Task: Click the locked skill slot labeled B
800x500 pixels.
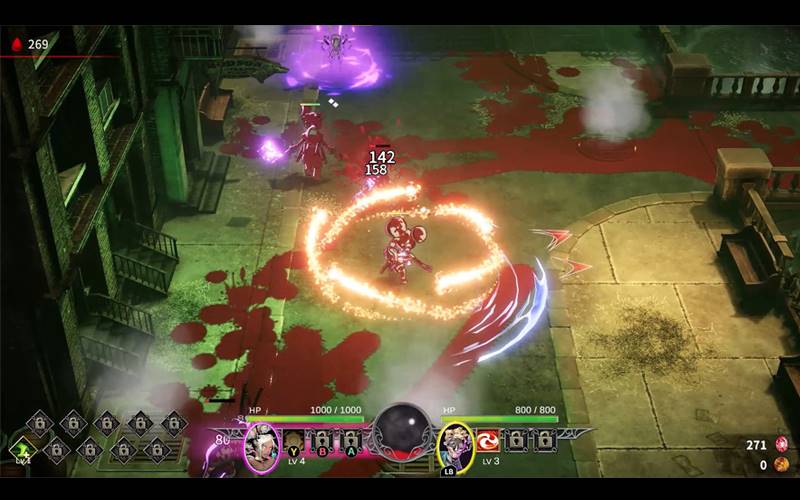Action: [x=322, y=441]
